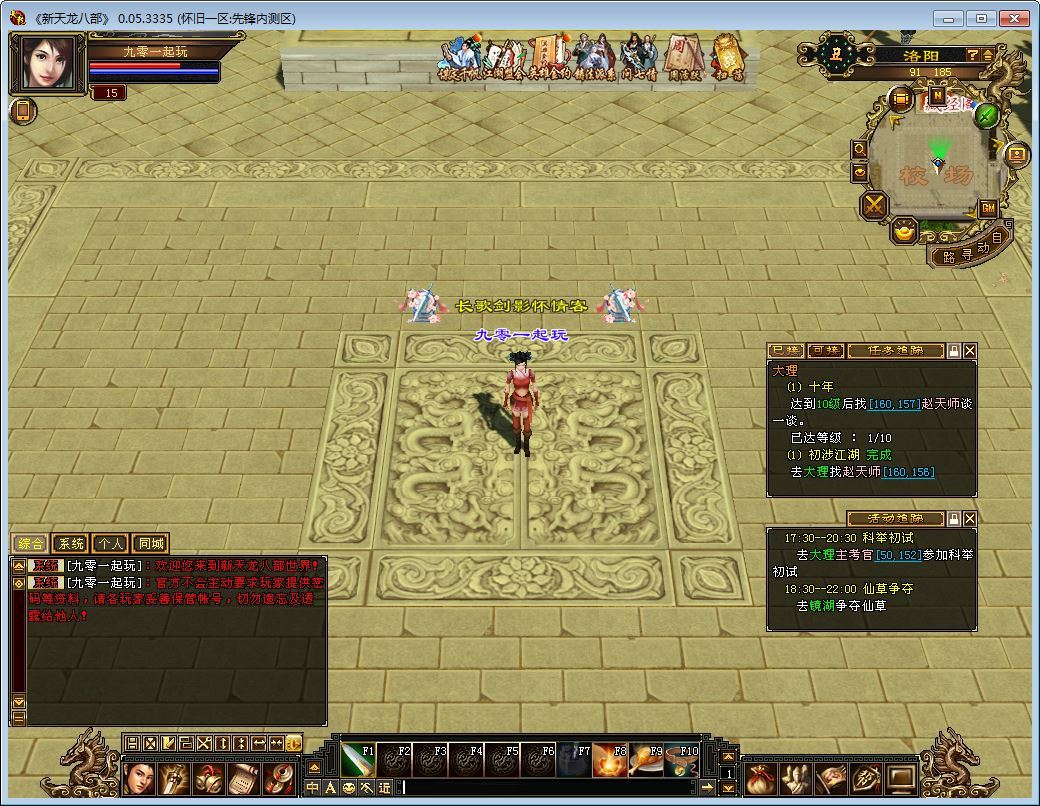
Task: Select the 个人 chat tab
Action: coord(110,544)
